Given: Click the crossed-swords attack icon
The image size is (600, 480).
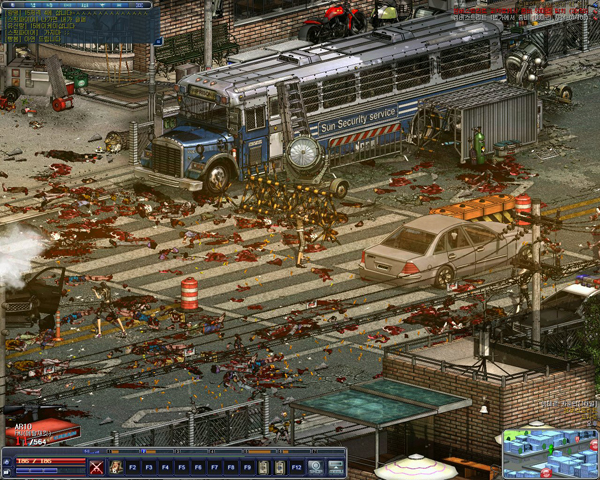Looking at the screenshot, I should (97, 467).
